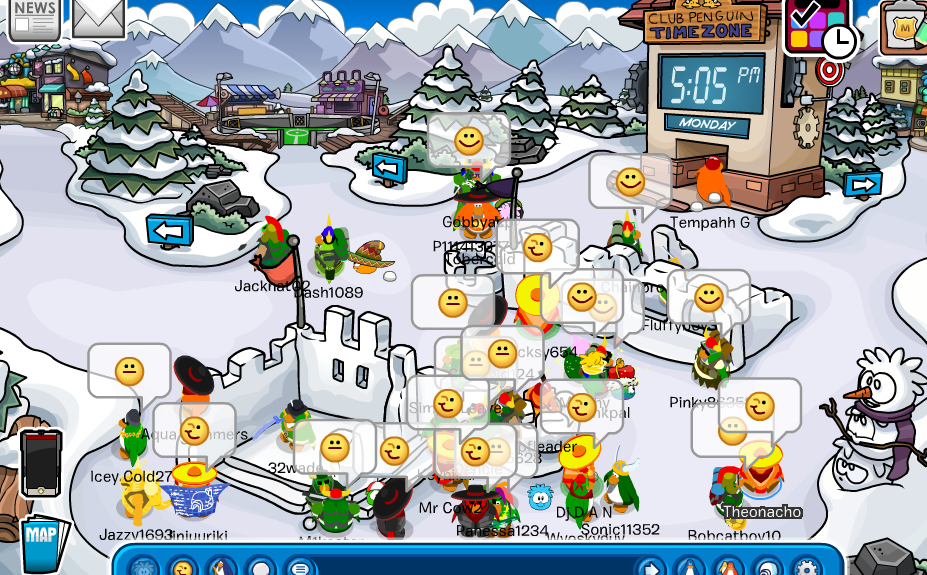
Task: Open the Club Penguin News newspaper
Action: [33, 17]
